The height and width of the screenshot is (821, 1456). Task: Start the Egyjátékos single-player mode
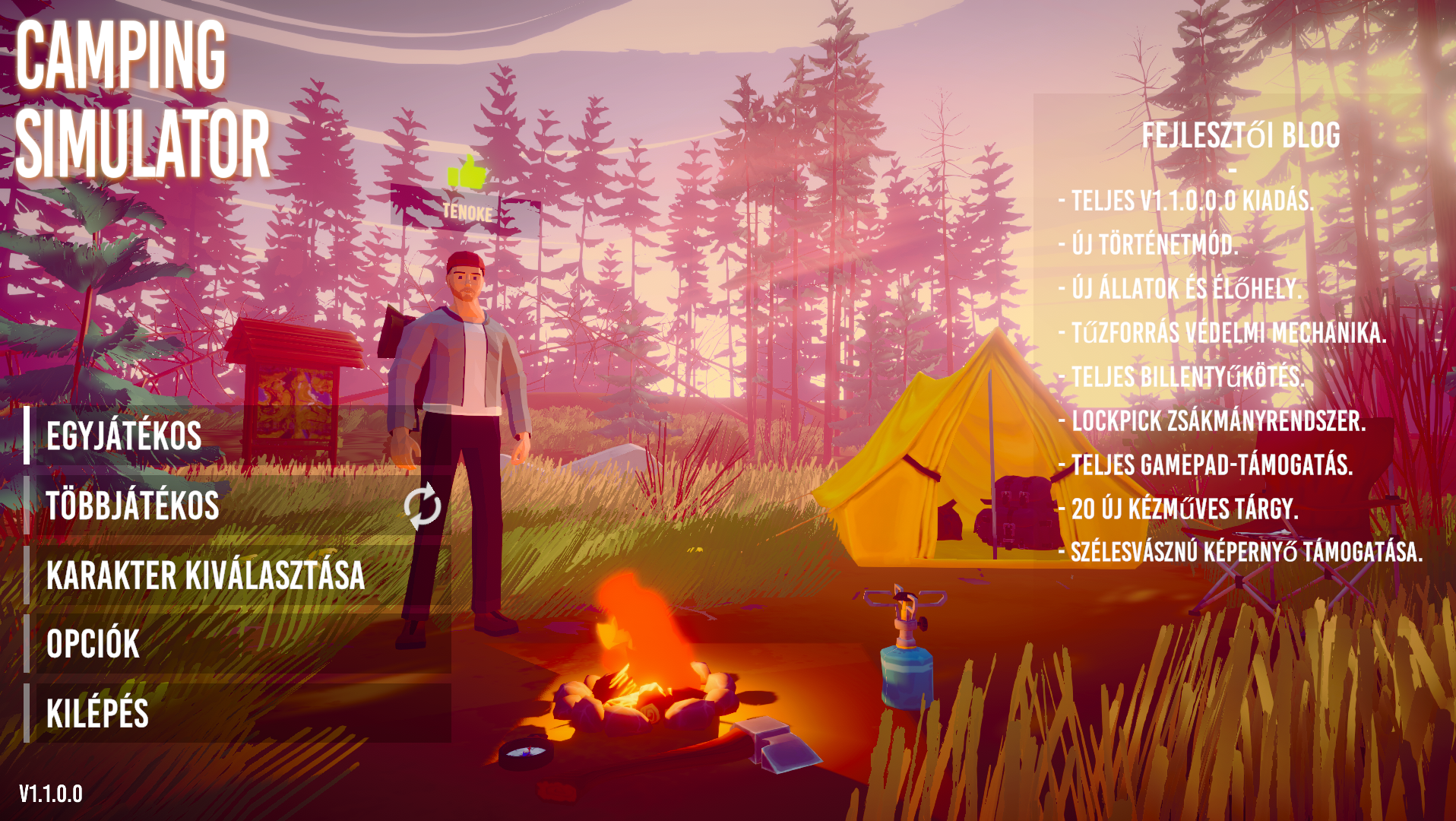point(125,436)
